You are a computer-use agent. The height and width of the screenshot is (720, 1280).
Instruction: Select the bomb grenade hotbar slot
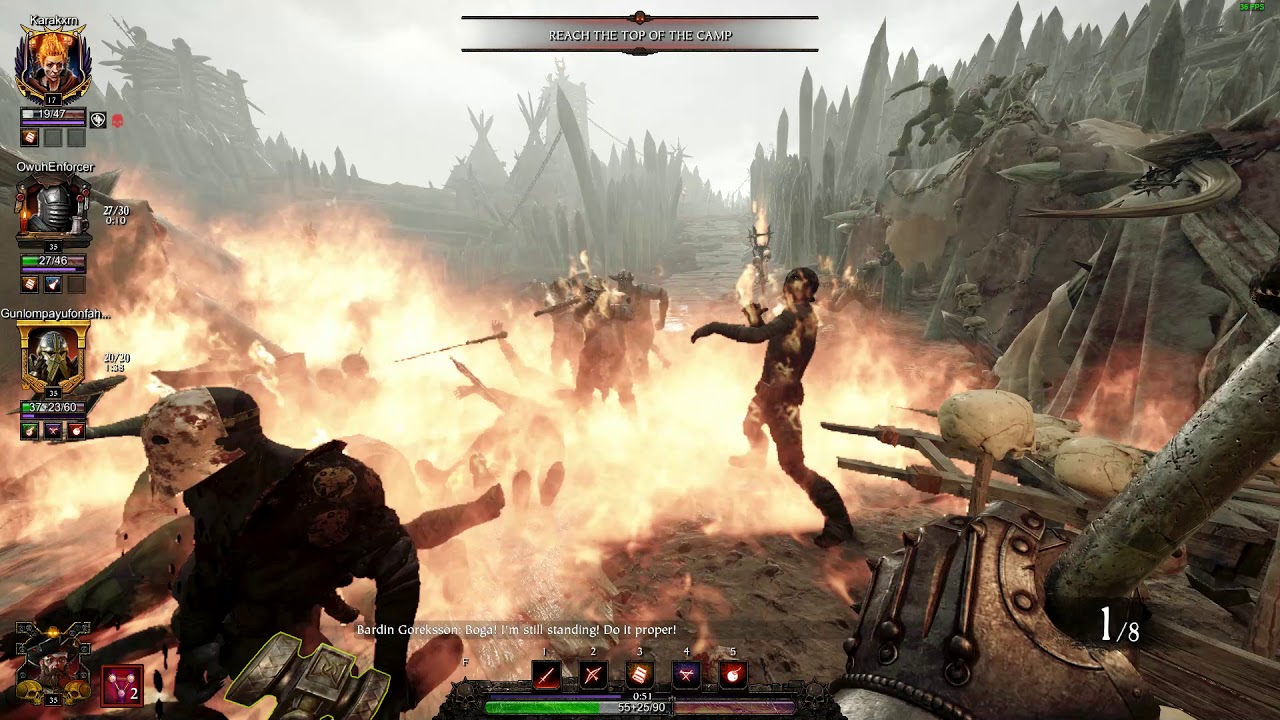point(733,675)
